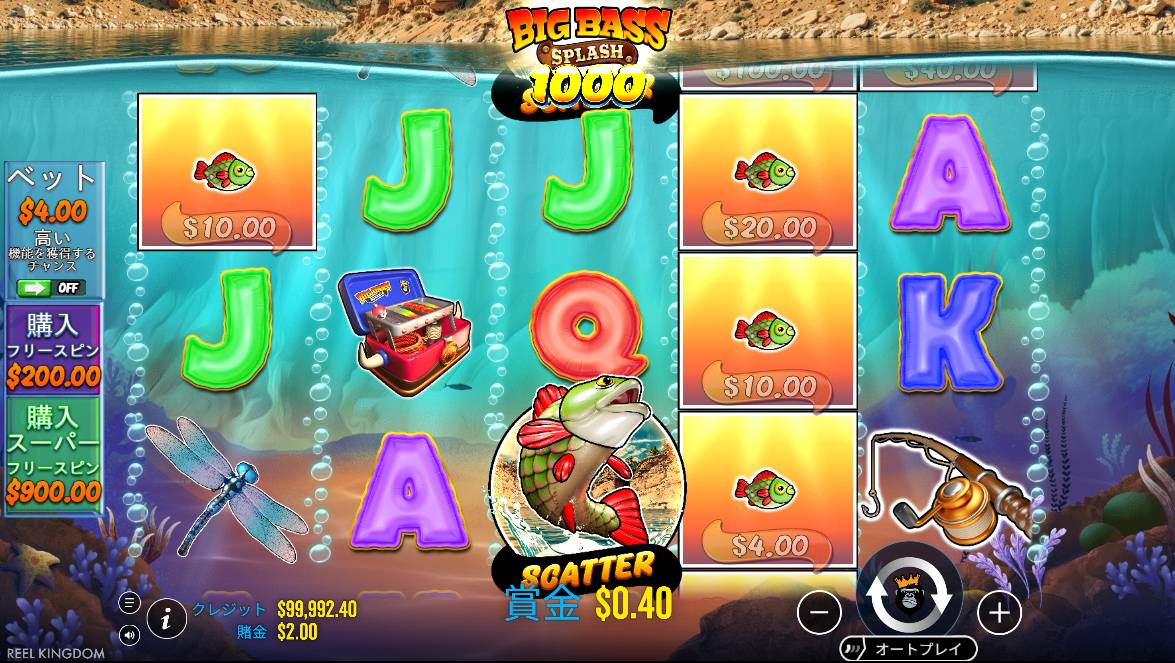
Task: Increase the bet with the plus button
Action: click(997, 612)
